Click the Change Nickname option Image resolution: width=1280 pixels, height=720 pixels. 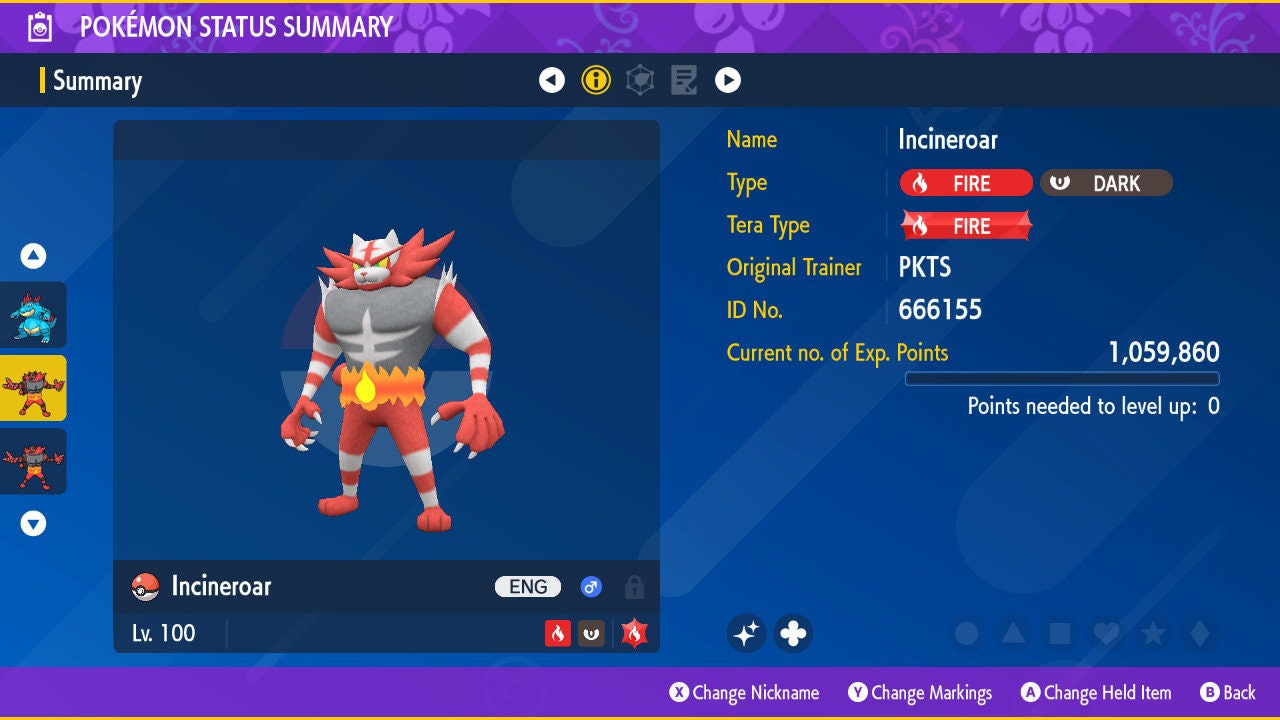[744, 692]
